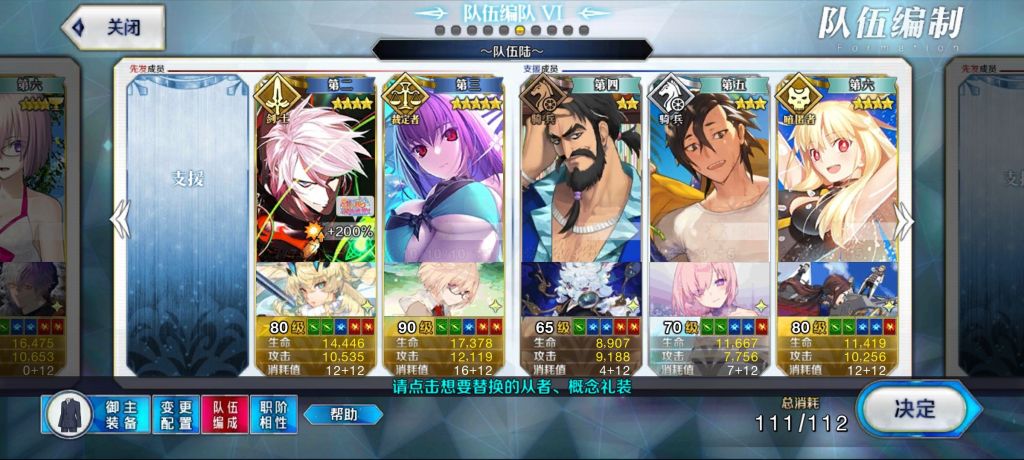Select the craft essence under the Saber

[x=316, y=288]
